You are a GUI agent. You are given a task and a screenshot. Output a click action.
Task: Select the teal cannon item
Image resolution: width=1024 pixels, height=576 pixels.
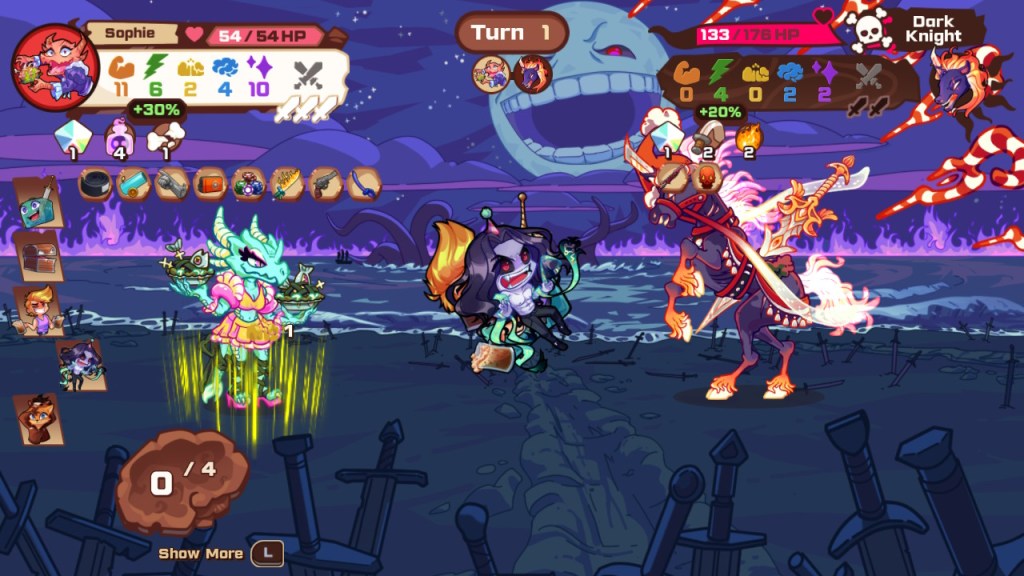pos(133,185)
